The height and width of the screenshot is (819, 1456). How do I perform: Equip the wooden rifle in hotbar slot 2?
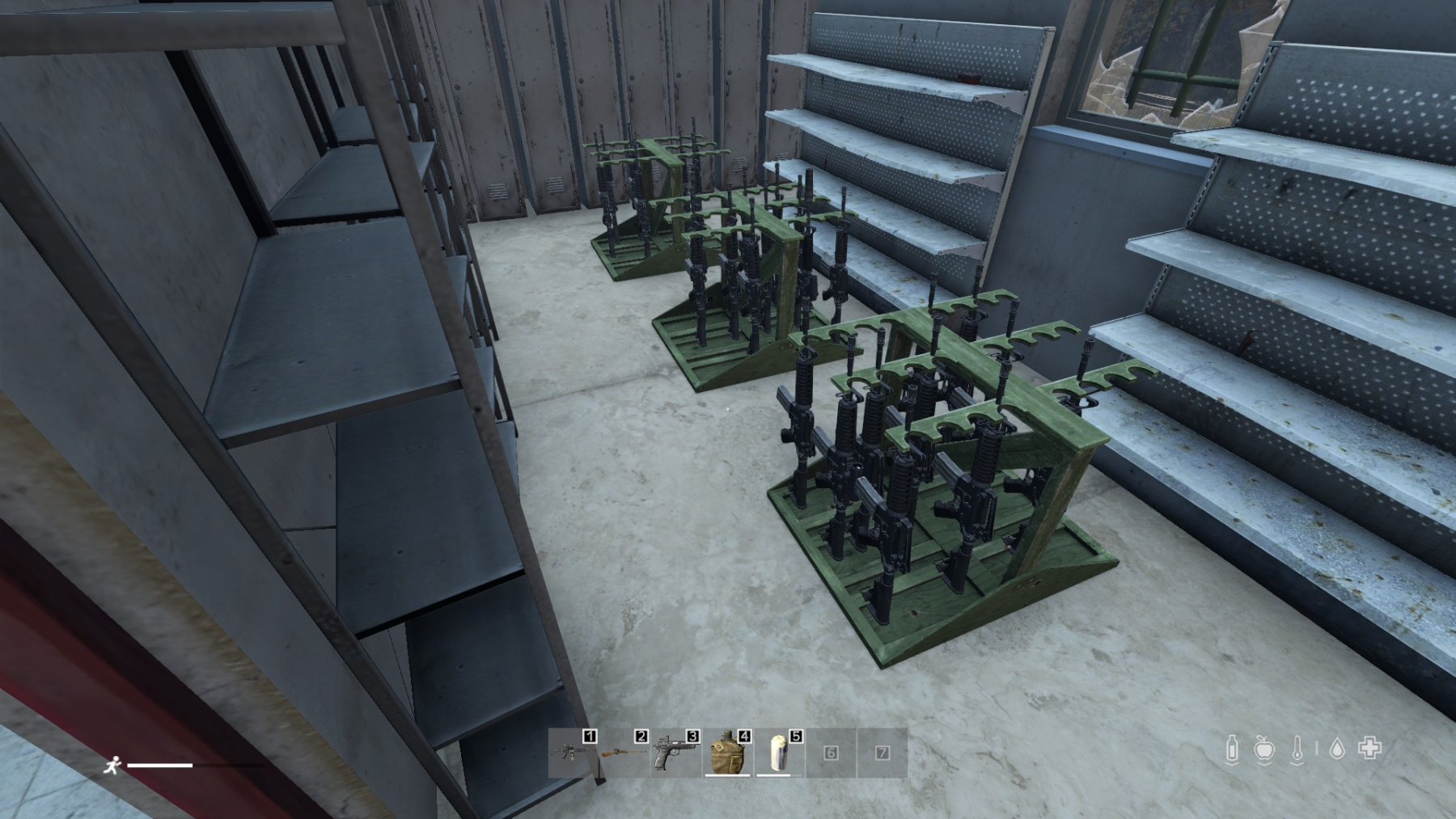click(x=624, y=753)
